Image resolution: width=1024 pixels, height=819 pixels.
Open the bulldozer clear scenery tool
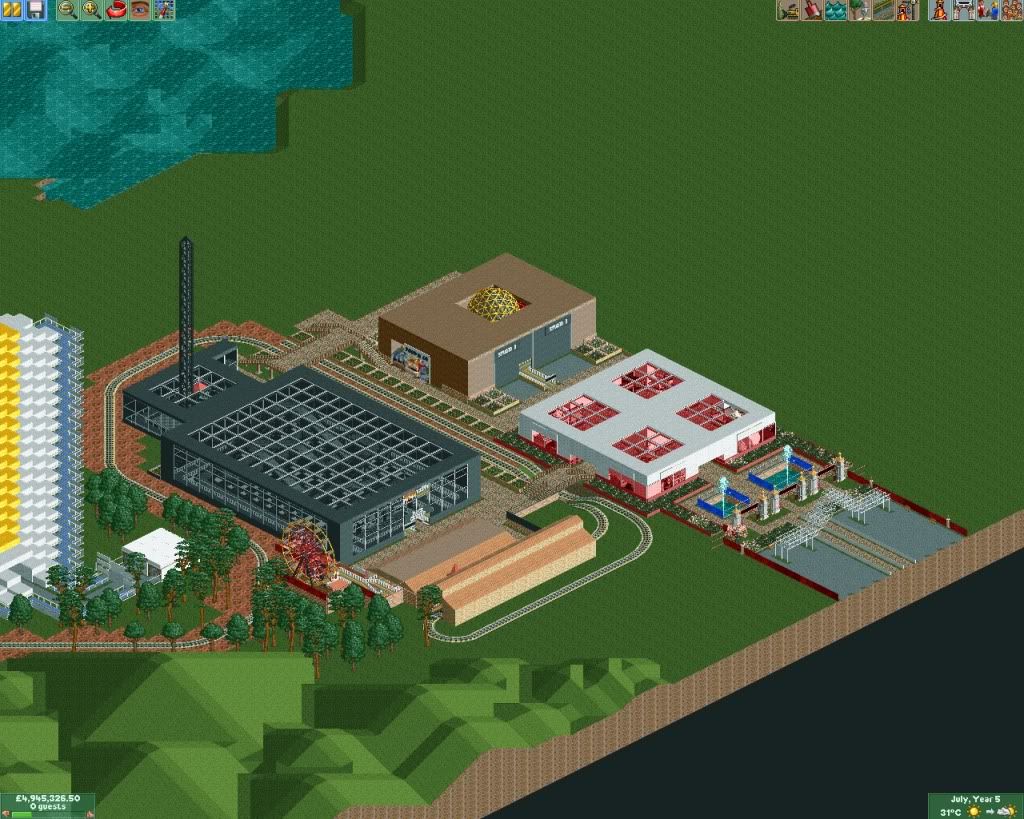tap(788, 10)
